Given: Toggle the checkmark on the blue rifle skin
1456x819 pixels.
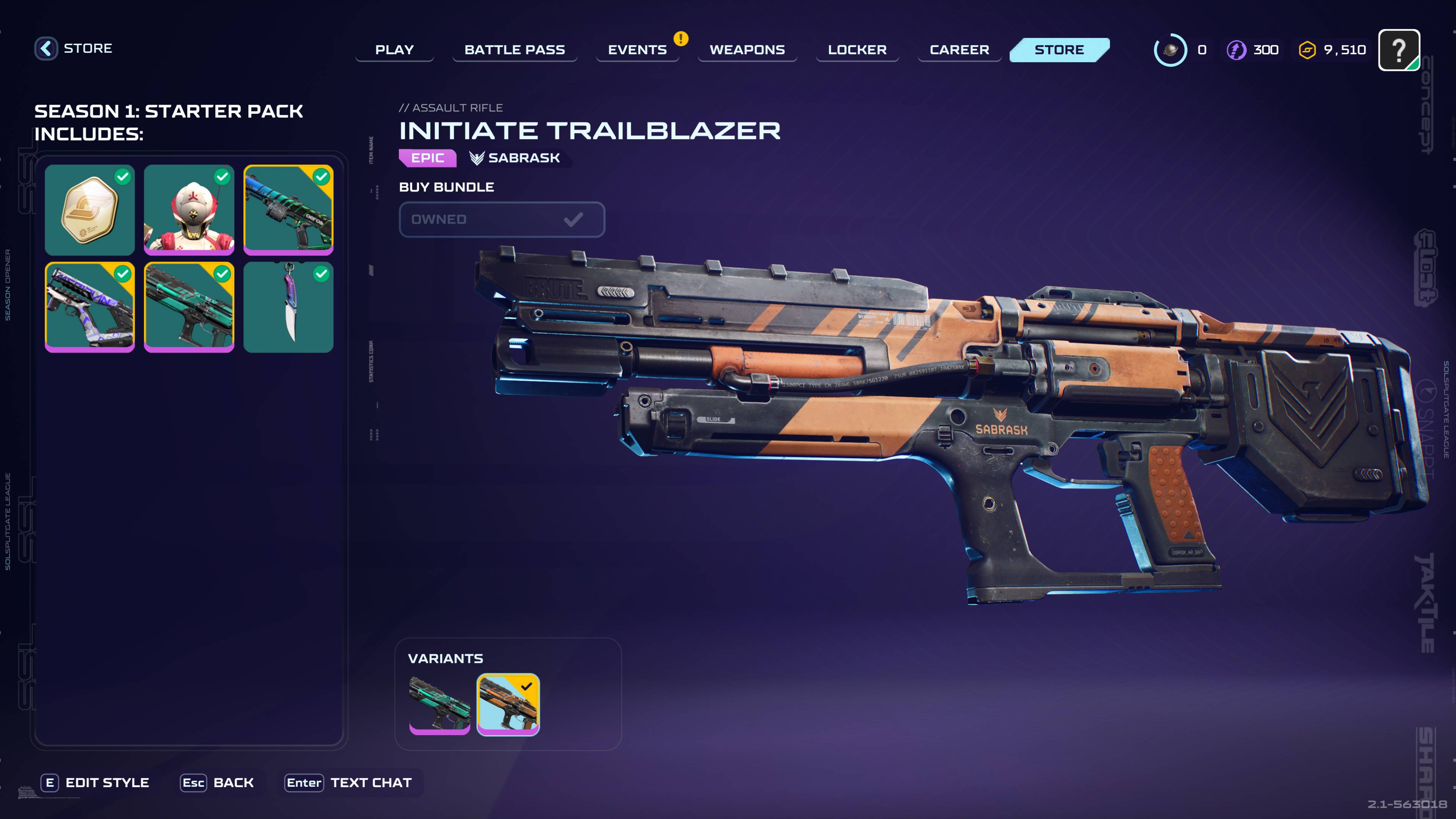Looking at the screenshot, I should coord(321,177).
